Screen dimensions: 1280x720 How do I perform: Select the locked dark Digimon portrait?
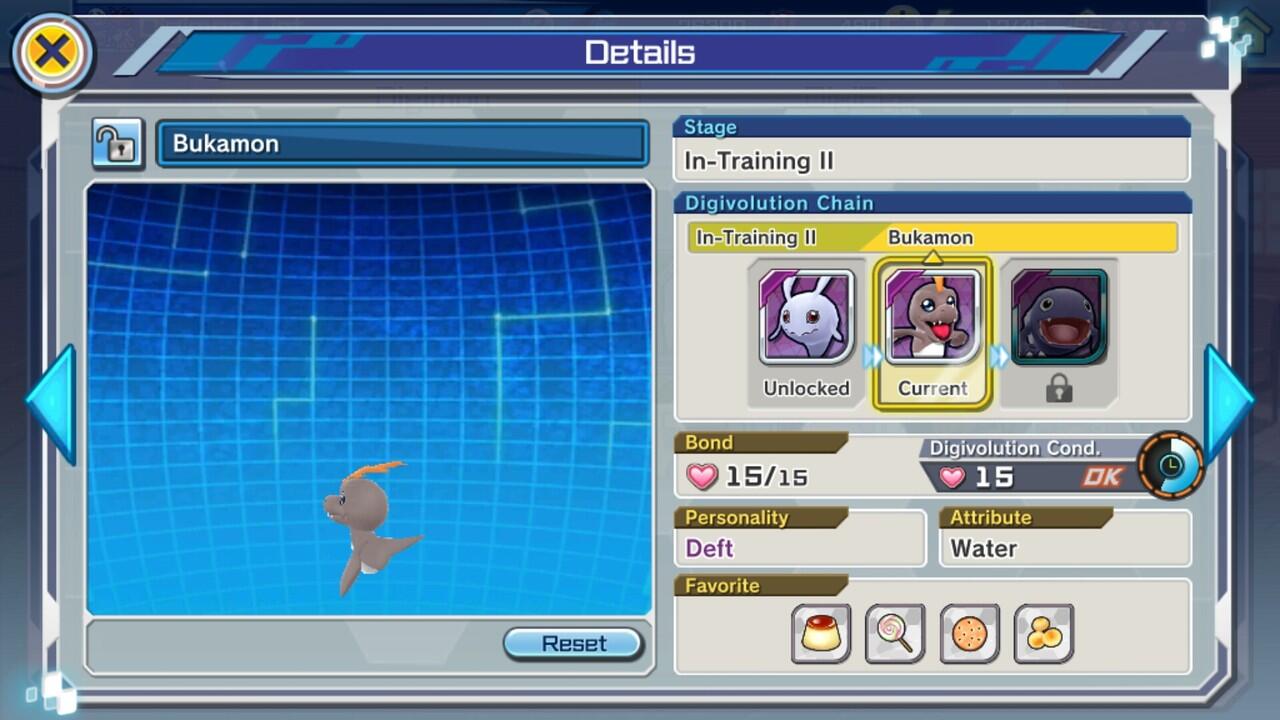tap(1059, 316)
